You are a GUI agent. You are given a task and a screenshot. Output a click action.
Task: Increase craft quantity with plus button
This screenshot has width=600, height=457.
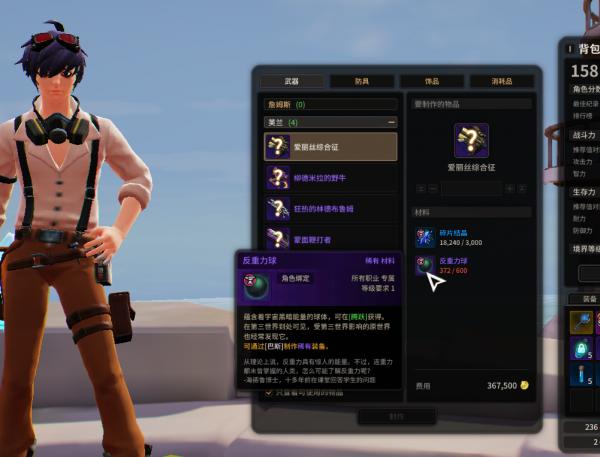pos(510,188)
